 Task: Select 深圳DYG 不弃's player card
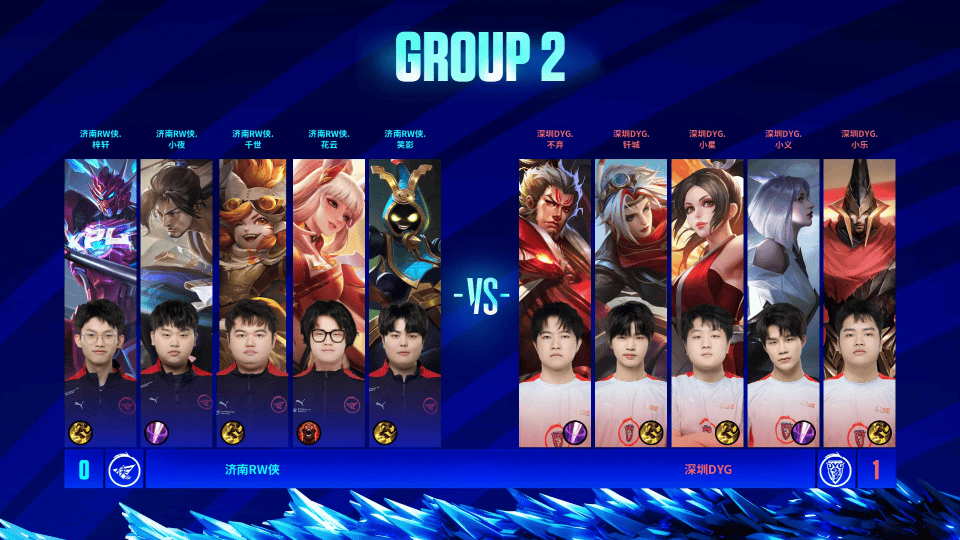pyautogui.click(x=555, y=300)
